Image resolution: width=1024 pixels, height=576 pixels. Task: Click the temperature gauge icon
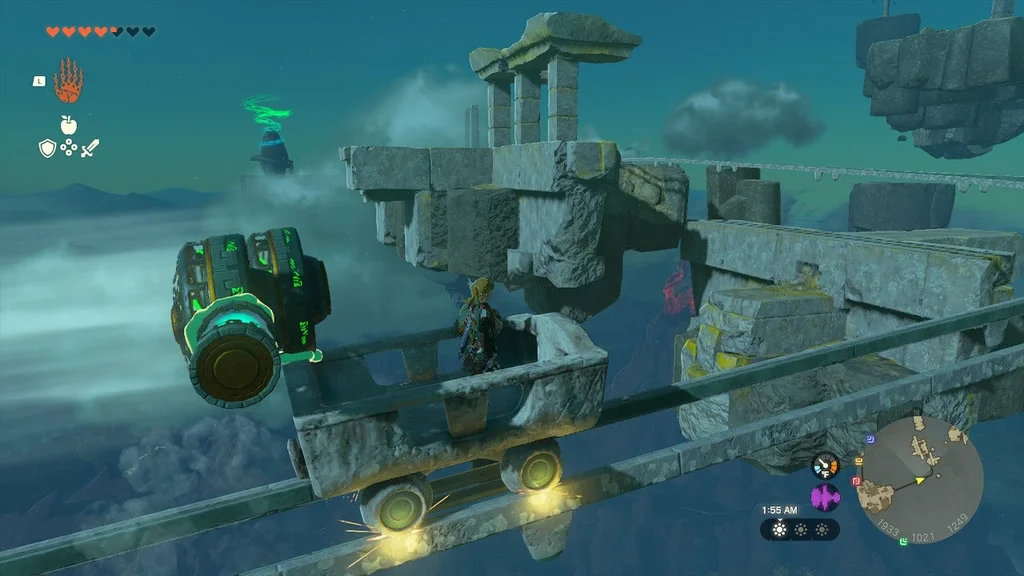[825, 466]
